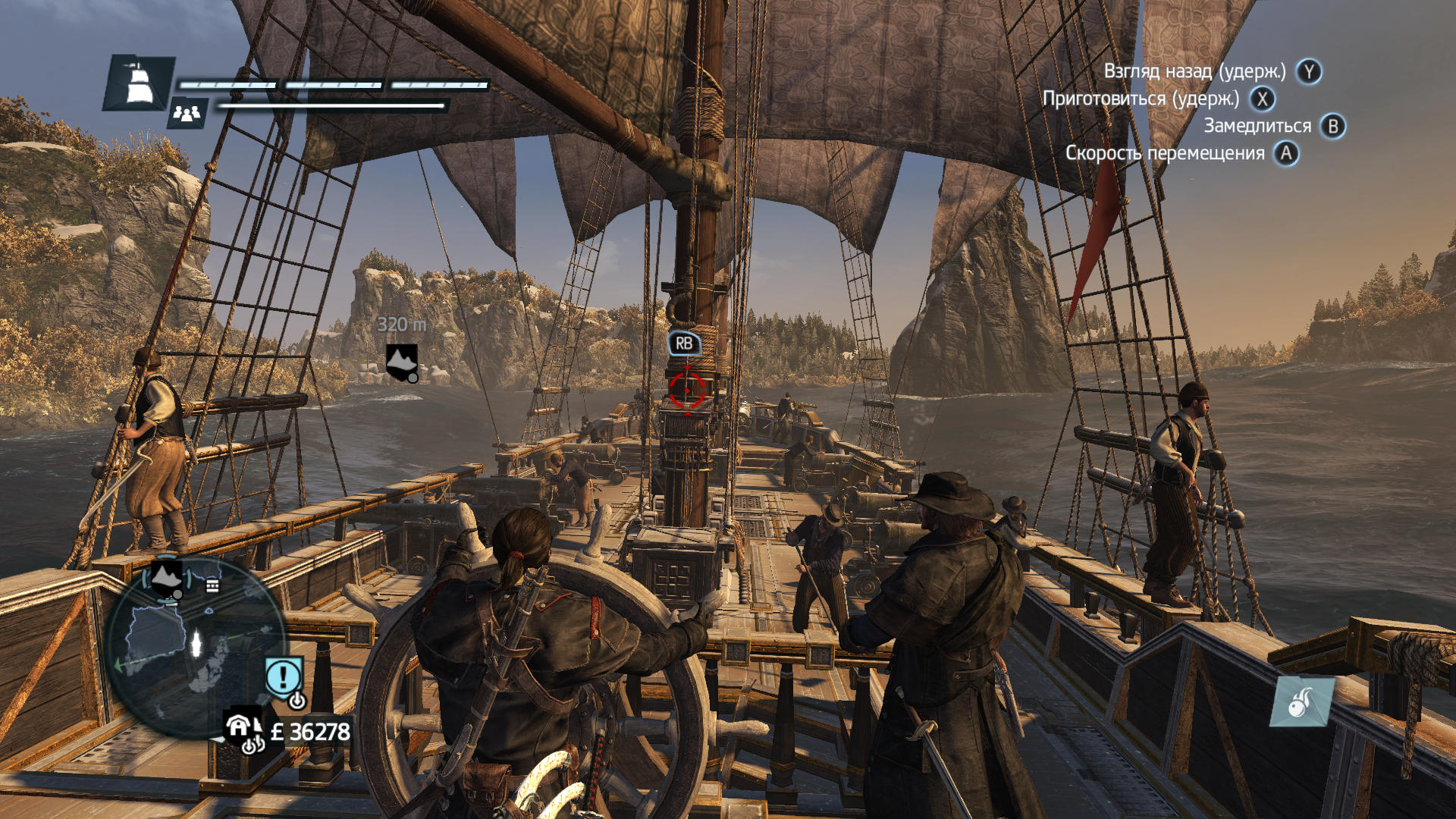Click the minimap at the ship's position
Screen dimensions: 1456x819
(x=196, y=642)
